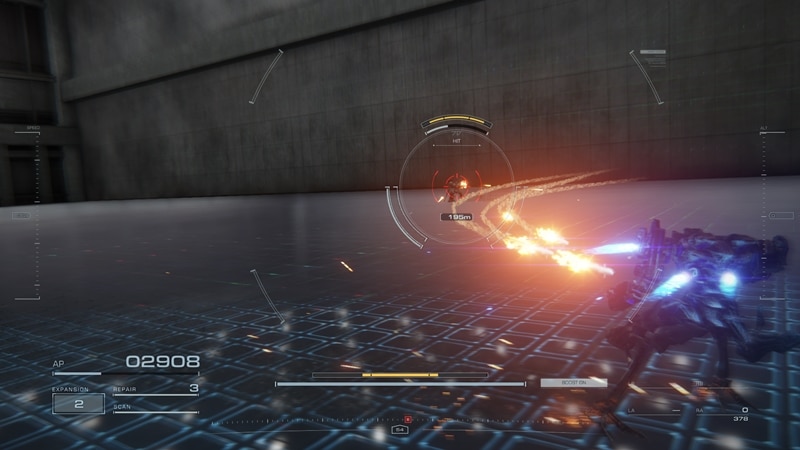Use the Repair kit entry
800x450 pixels.
coord(155,389)
